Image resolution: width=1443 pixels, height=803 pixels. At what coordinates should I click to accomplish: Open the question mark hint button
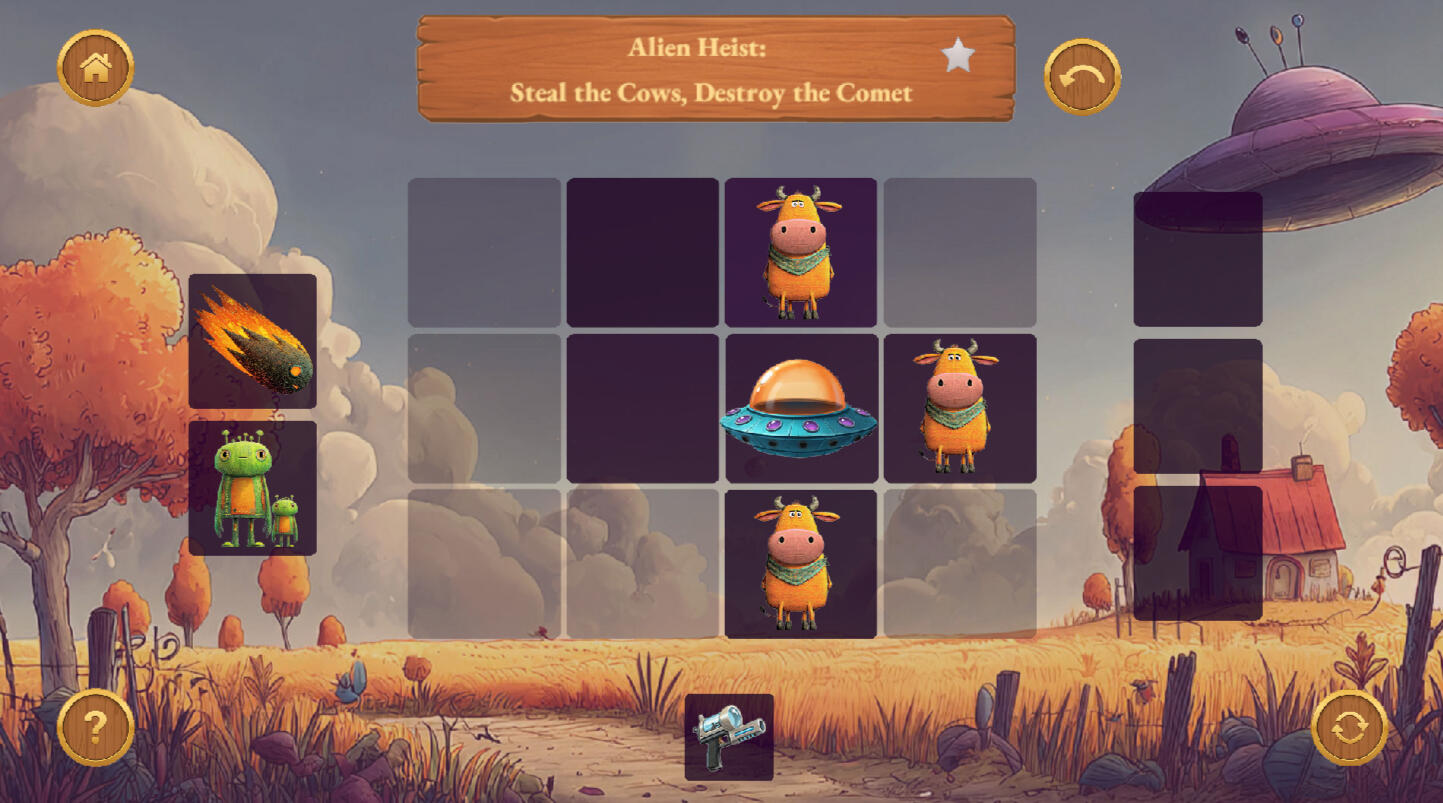click(95, 727)
